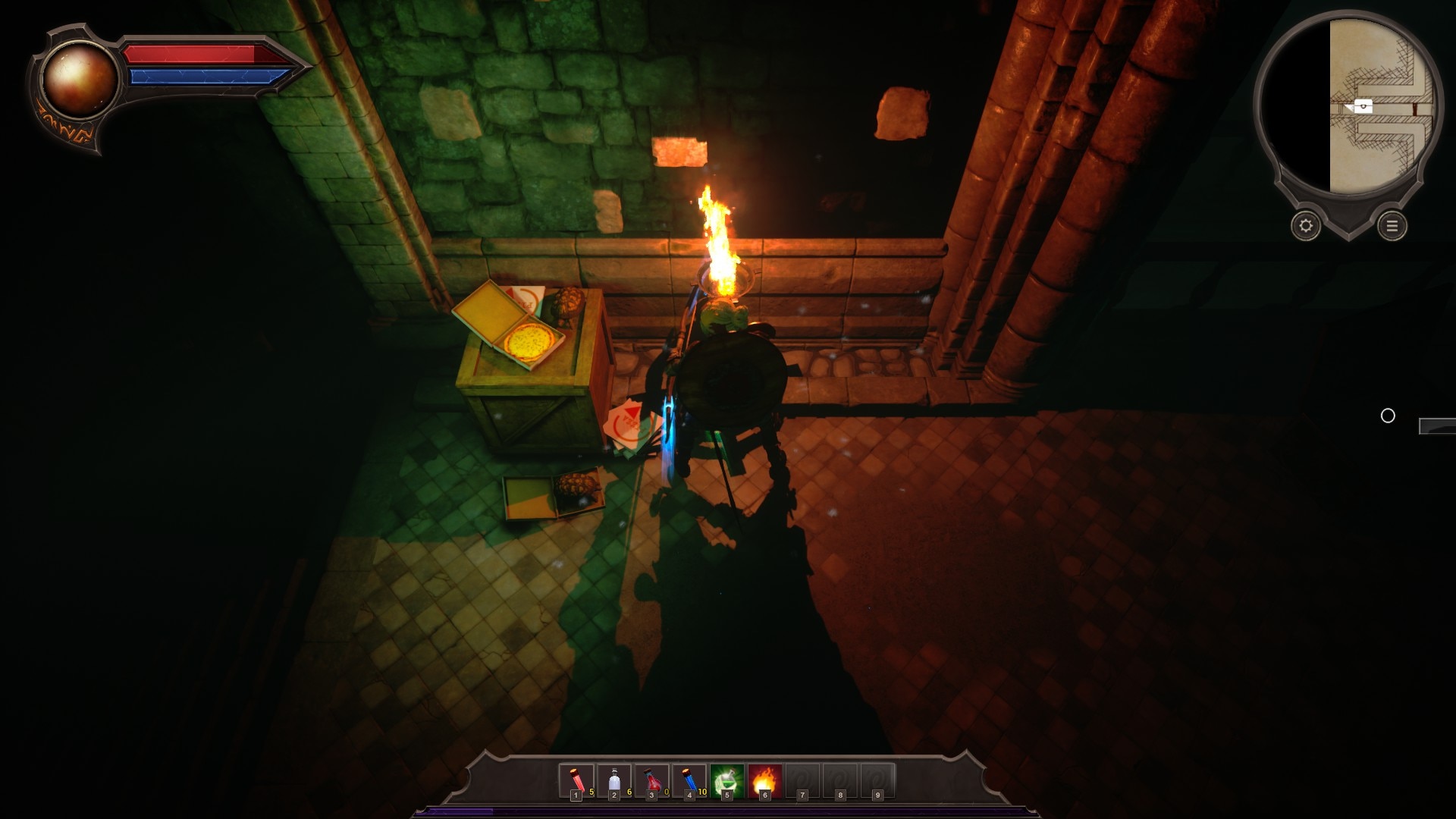Cast the fire spell in slot 6
Image resolution: width=1456 pixels, height=819 pixels.
click(764, 780)
